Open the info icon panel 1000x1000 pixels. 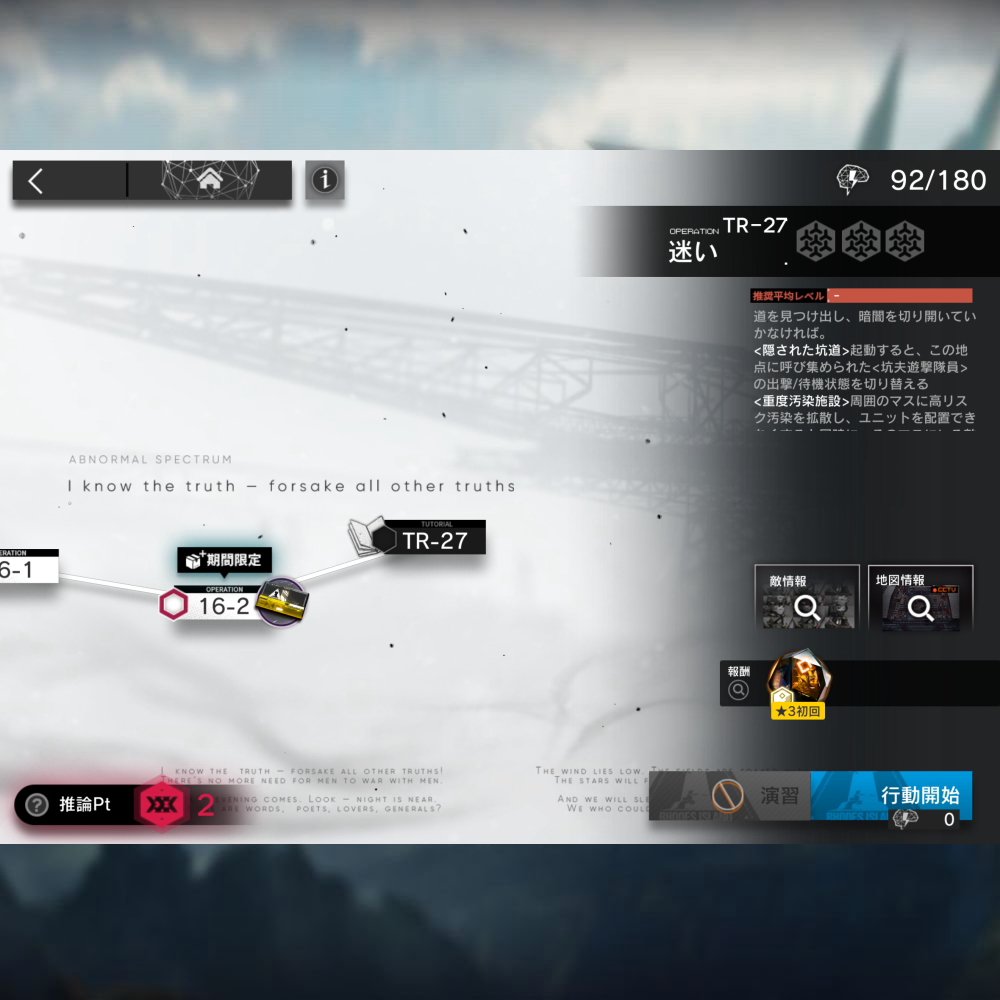(325, 181)
